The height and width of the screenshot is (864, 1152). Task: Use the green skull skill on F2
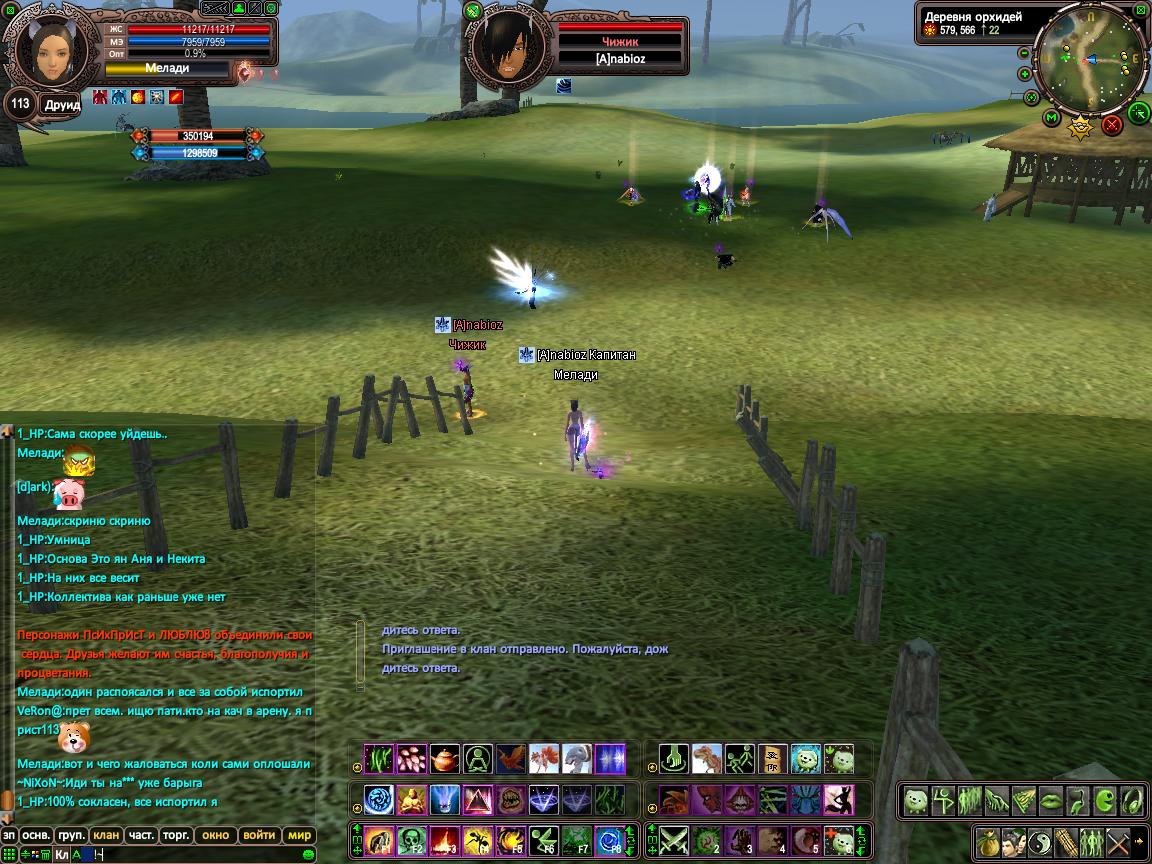[412, 840]
